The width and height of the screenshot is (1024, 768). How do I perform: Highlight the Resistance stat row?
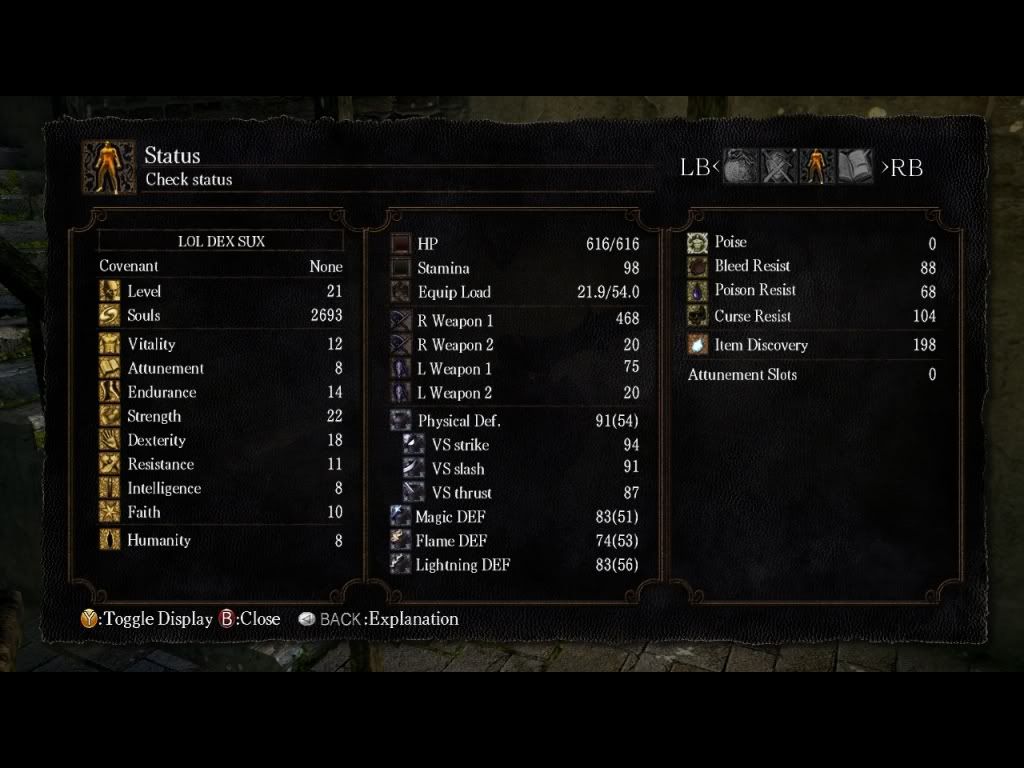(x=221, y=464)
